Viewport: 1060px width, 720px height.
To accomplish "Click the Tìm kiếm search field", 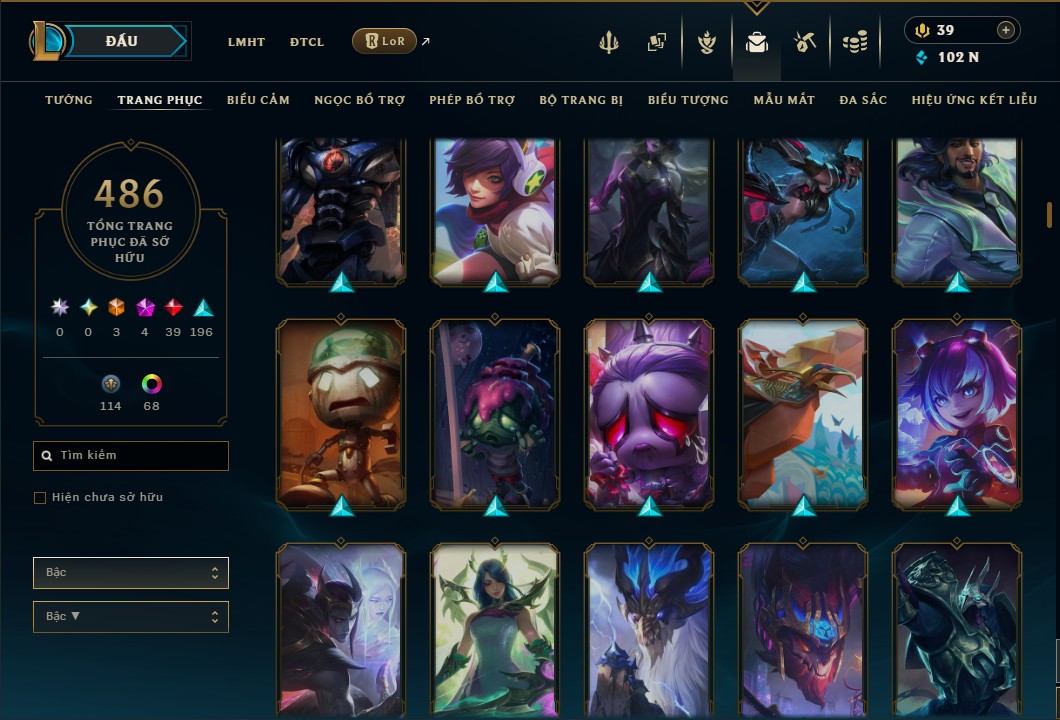I will pyautogui.click(x=131, y=456).
